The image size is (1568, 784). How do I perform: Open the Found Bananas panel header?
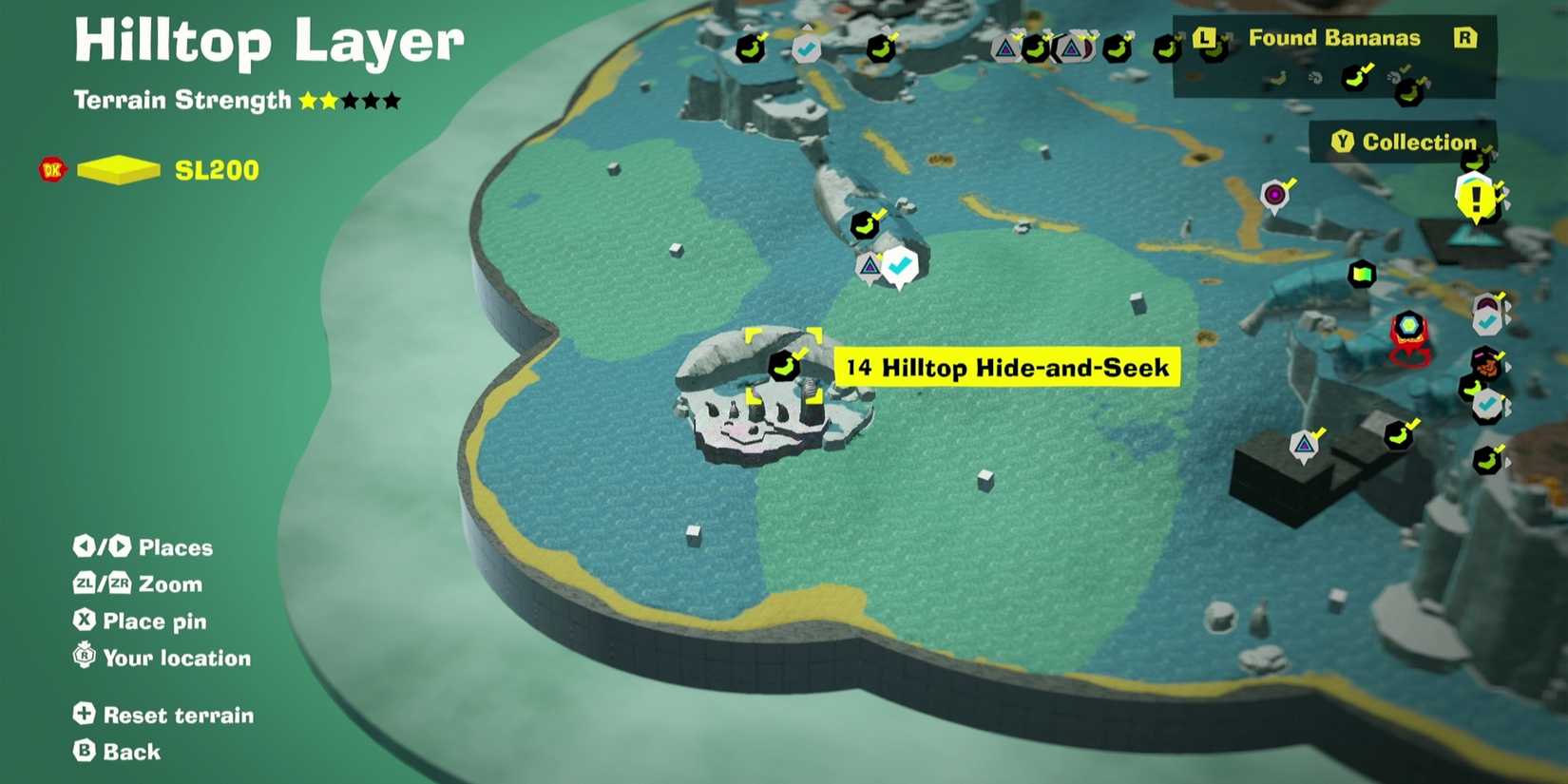(x=1334, y=39)
